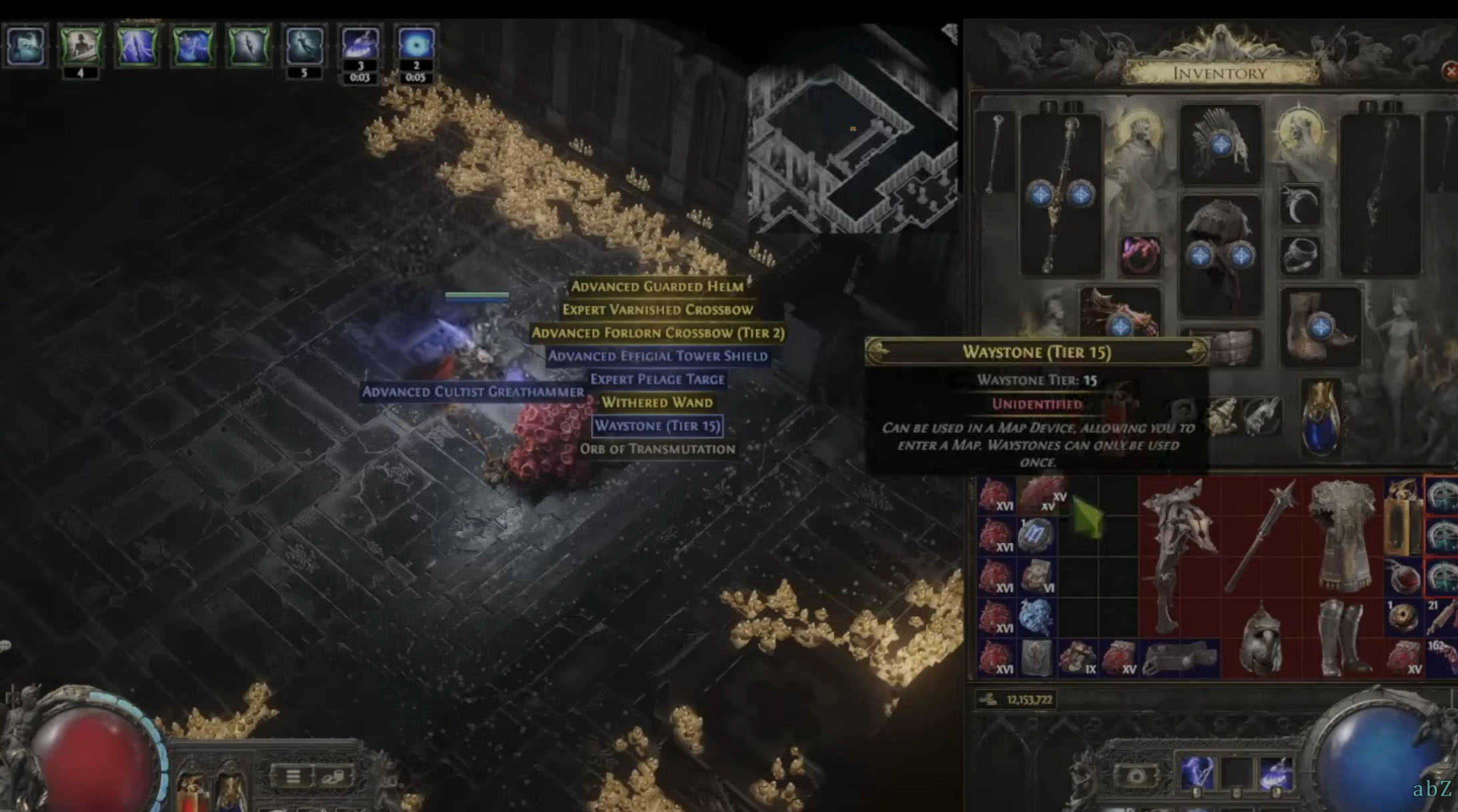This screenshot has width=1458, height=812.
Task: Click the blue mana flask slot
Action: pyautogui.click(x=1321, y=417)
